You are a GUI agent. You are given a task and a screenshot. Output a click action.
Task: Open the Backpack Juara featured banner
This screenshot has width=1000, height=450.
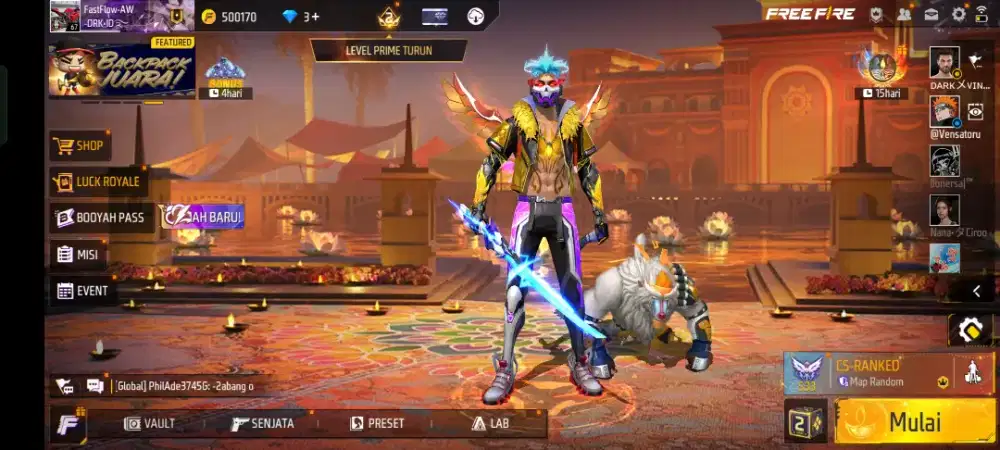click(x=121, y=69)
